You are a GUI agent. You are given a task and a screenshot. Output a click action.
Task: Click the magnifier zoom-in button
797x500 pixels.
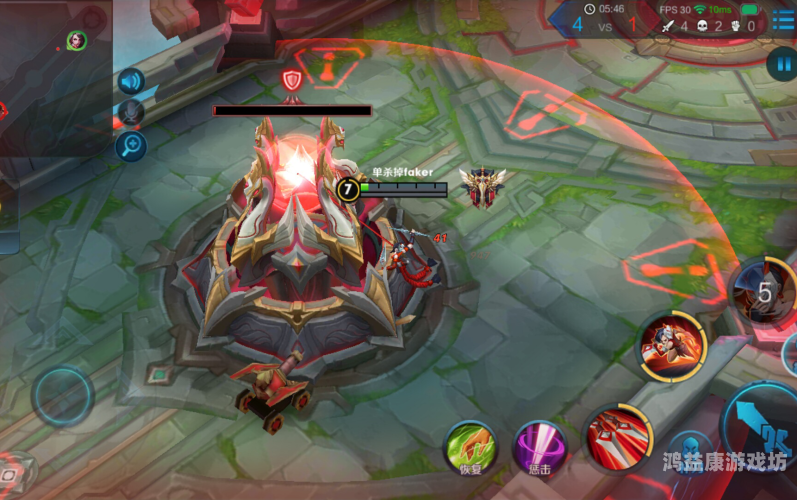point(131,146)
